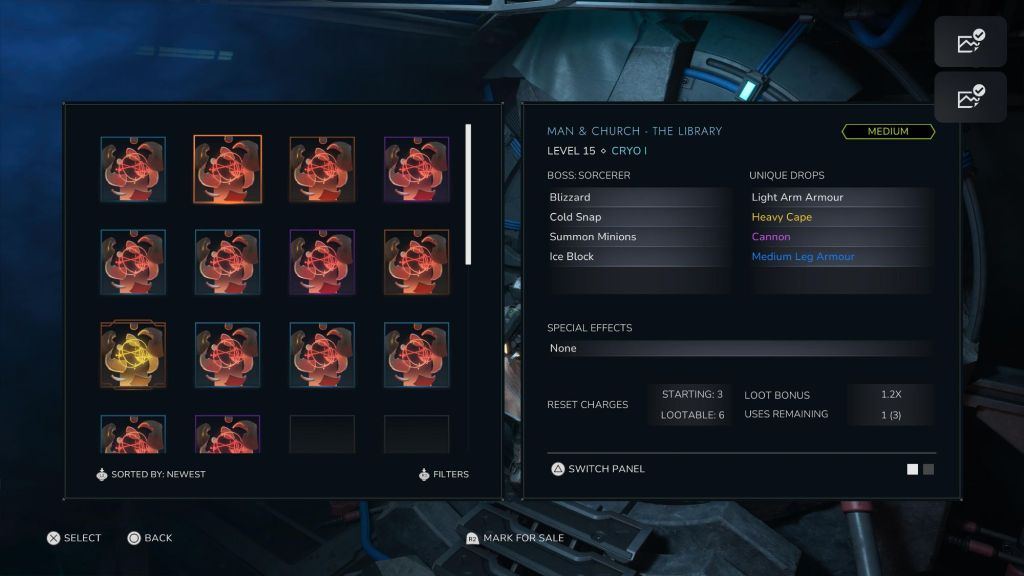1024x576 pixels.
Task: Choose the Summon Minions ability row
Action: point(638,237)
